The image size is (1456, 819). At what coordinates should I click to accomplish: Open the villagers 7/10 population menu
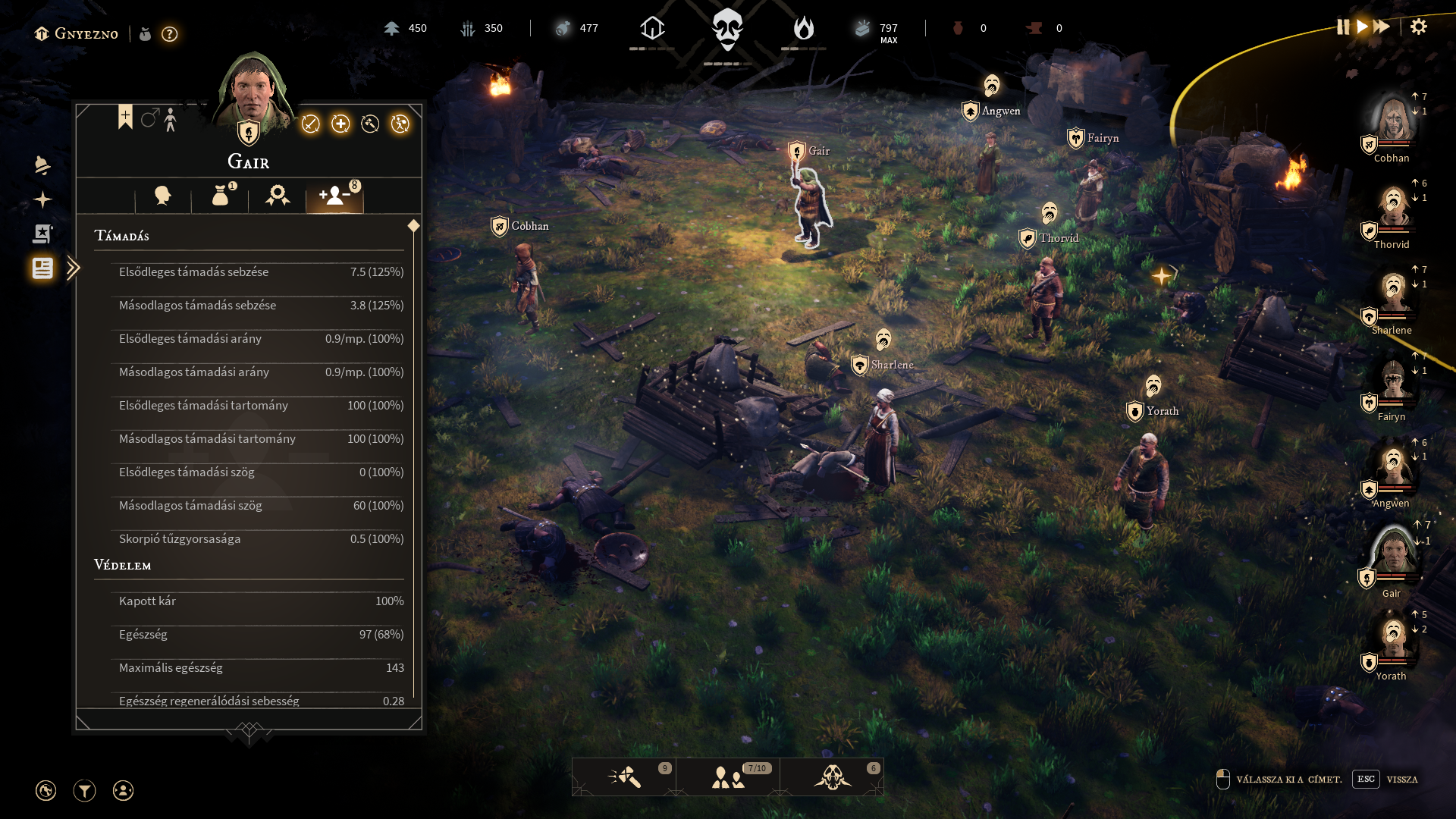point(728,777)
